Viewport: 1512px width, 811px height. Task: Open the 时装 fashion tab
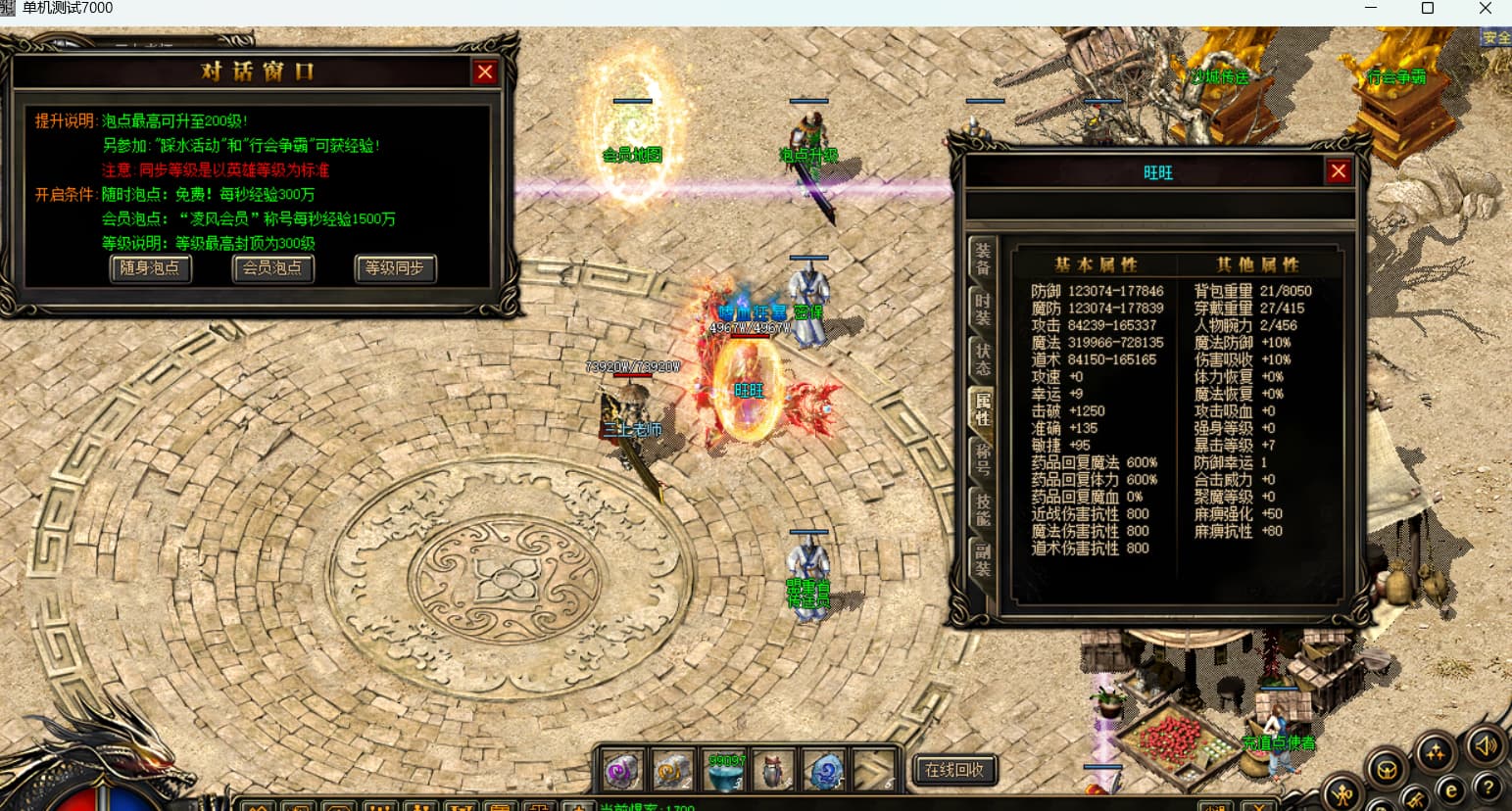coord(982,308)
